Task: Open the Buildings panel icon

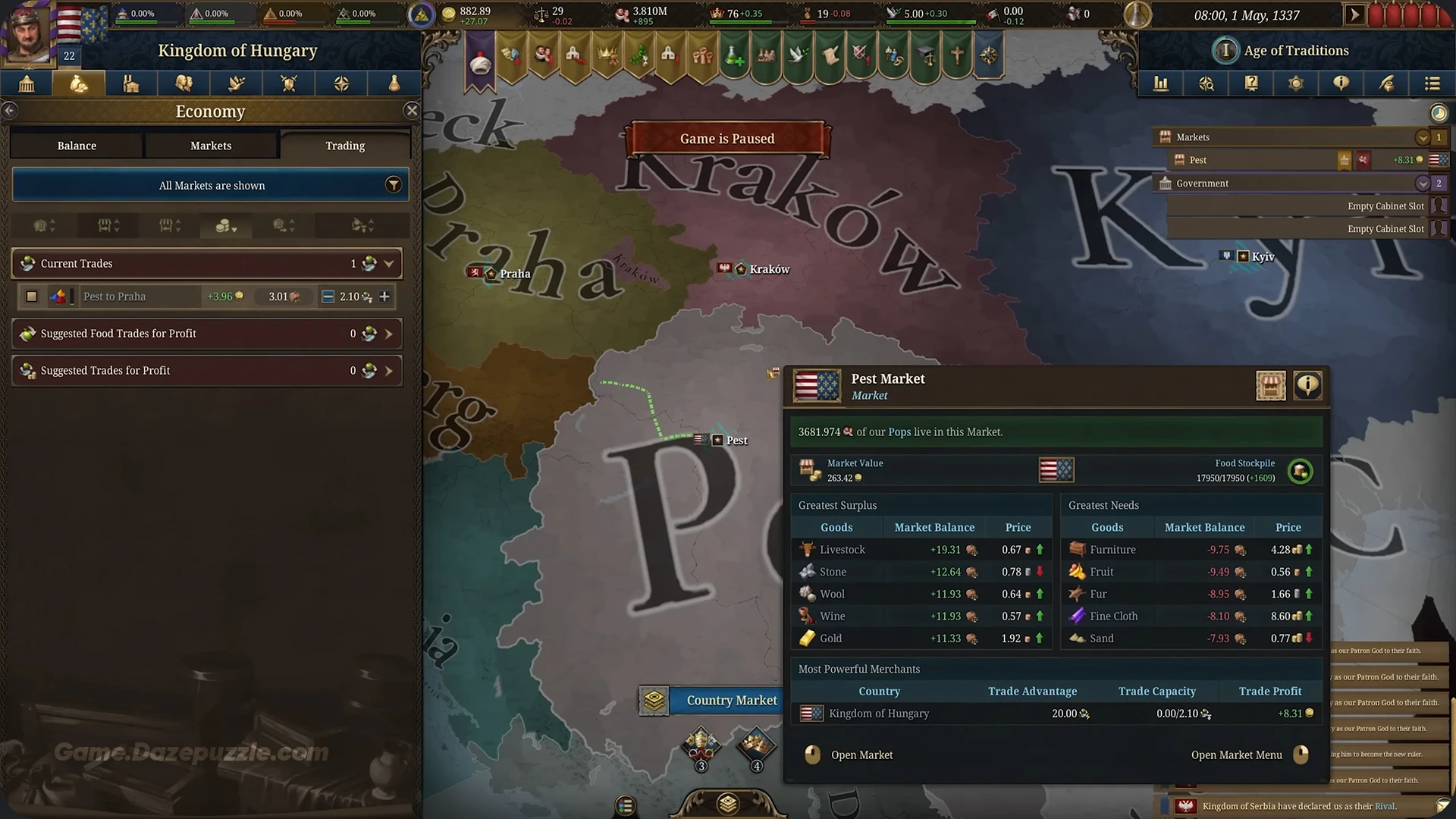Action: [130, 83]
